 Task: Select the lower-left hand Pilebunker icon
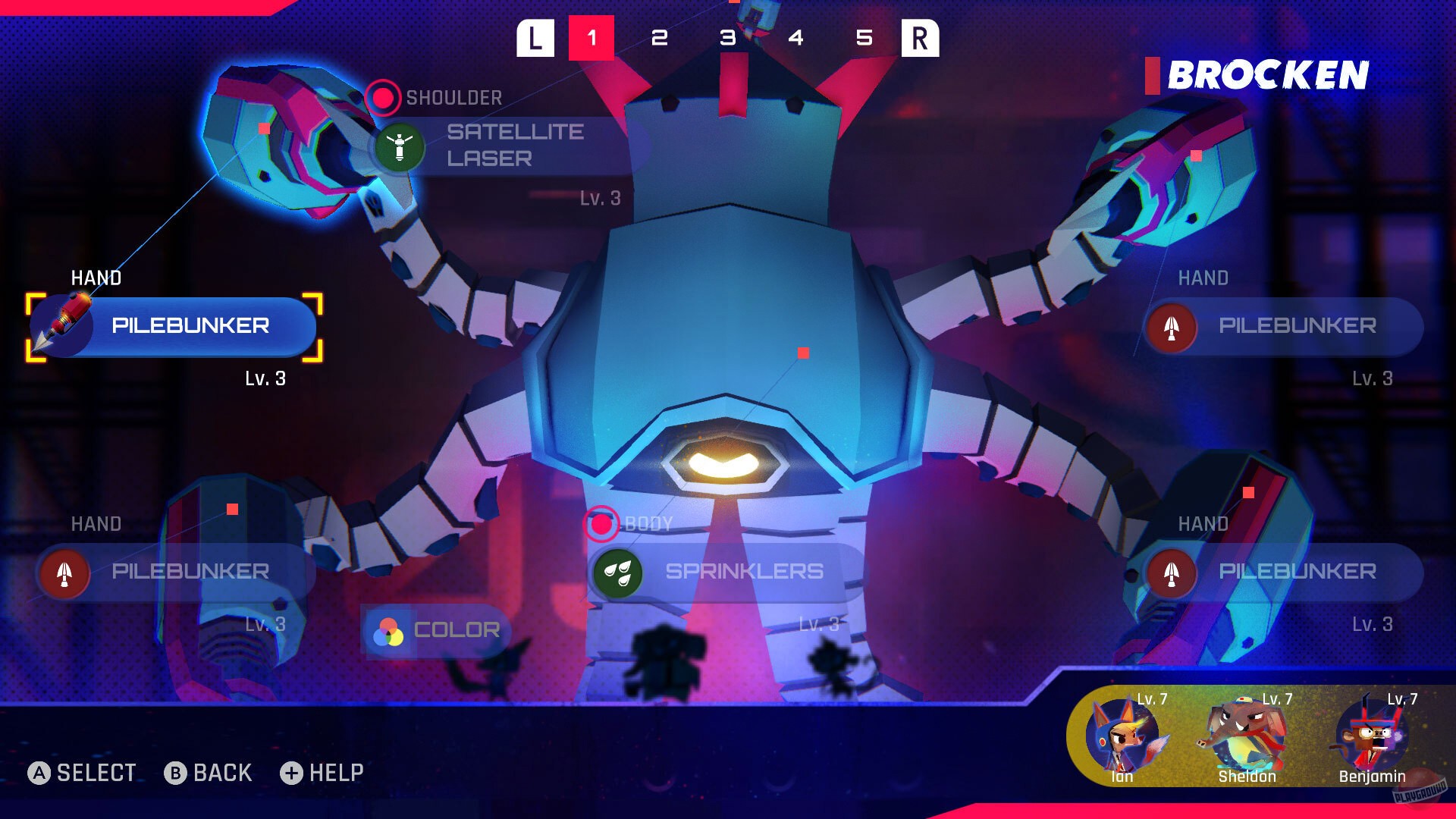[64, 573]
